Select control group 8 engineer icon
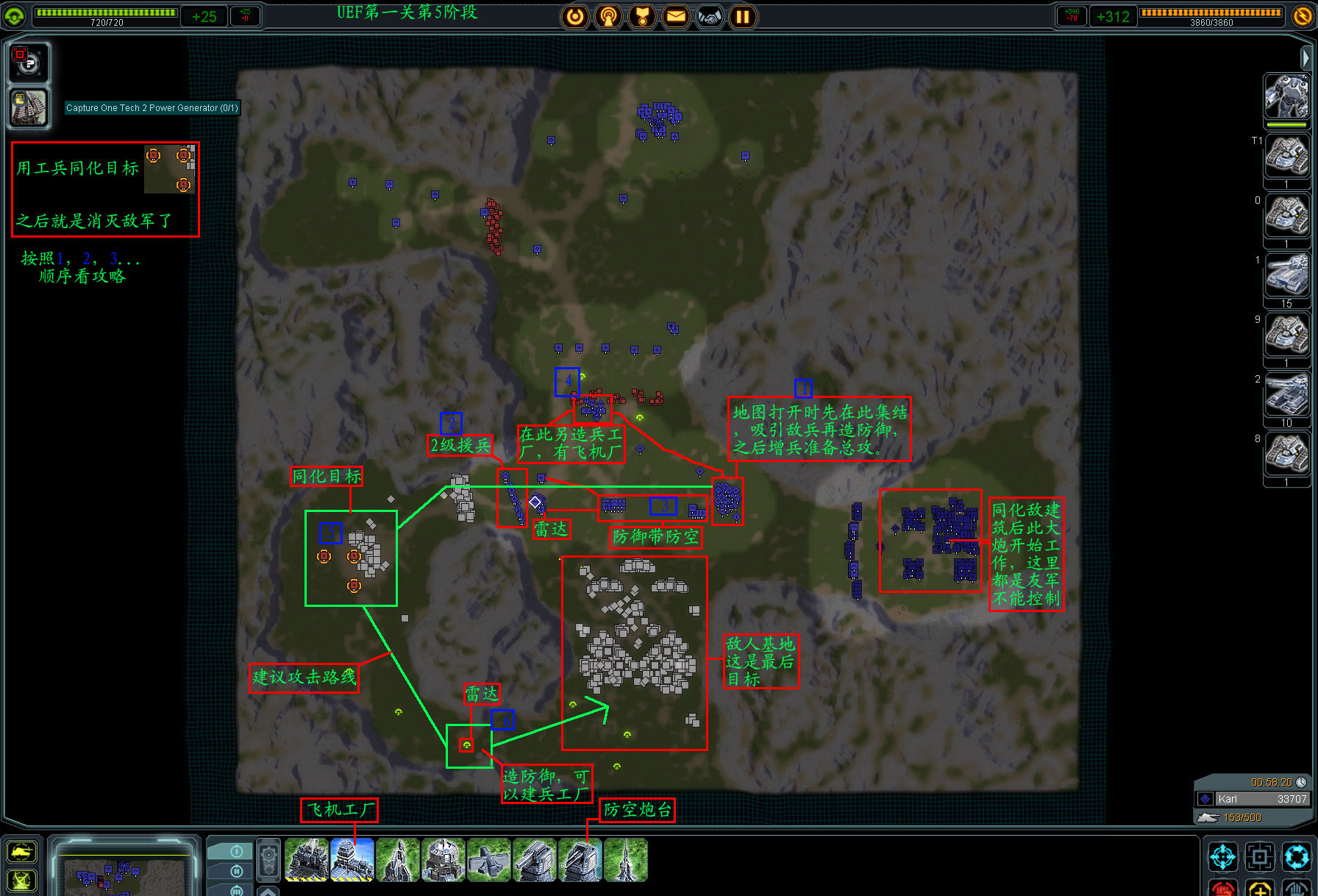The width and height of the screenshot is (1318, 896). click(1286, 454)
